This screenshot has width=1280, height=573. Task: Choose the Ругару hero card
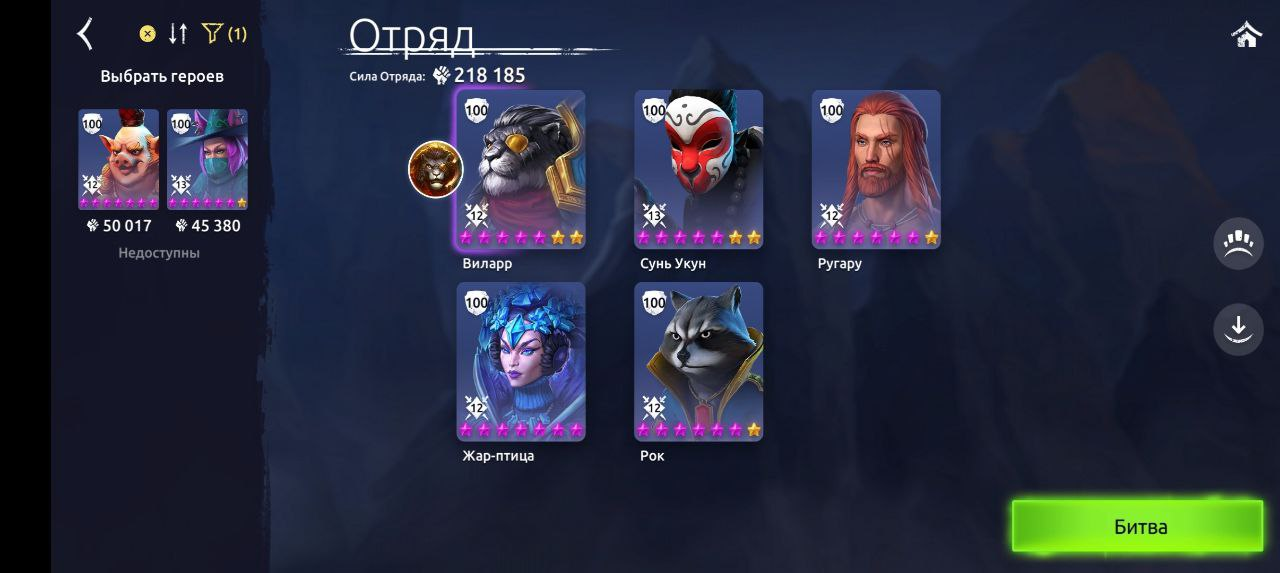coord(876,169)
